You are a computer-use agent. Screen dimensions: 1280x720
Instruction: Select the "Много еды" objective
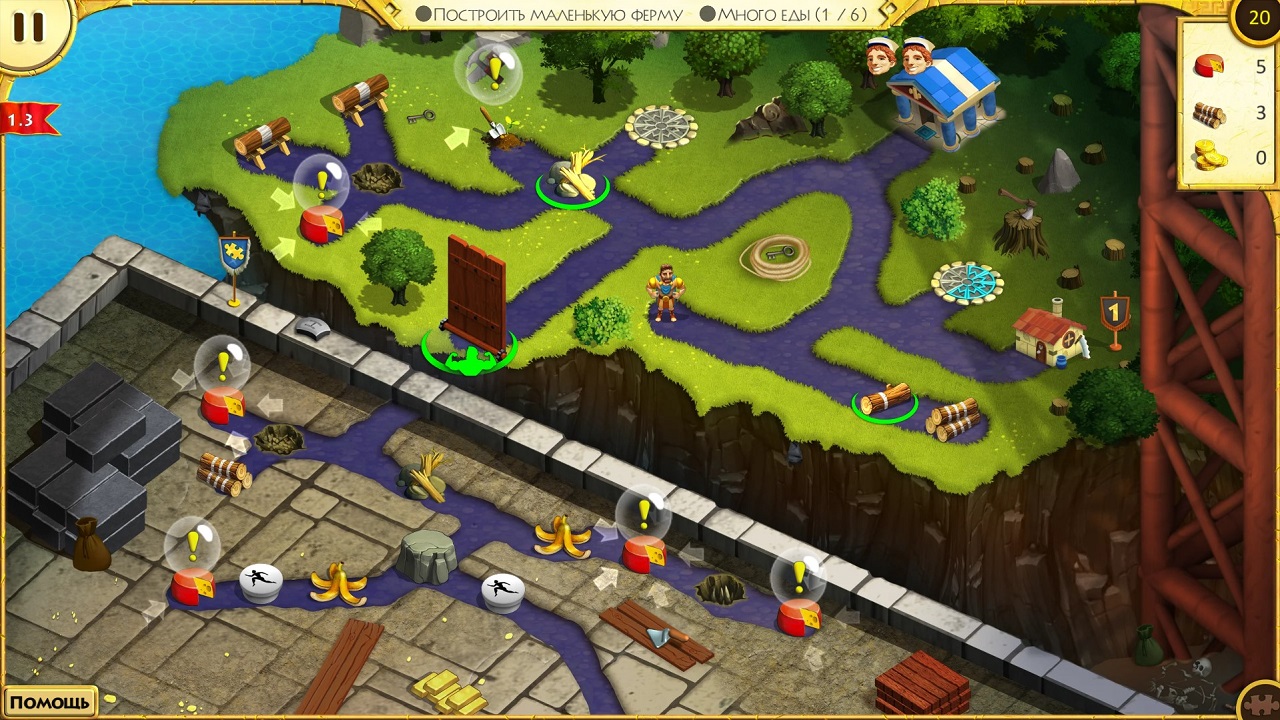[x=783, y=14]
